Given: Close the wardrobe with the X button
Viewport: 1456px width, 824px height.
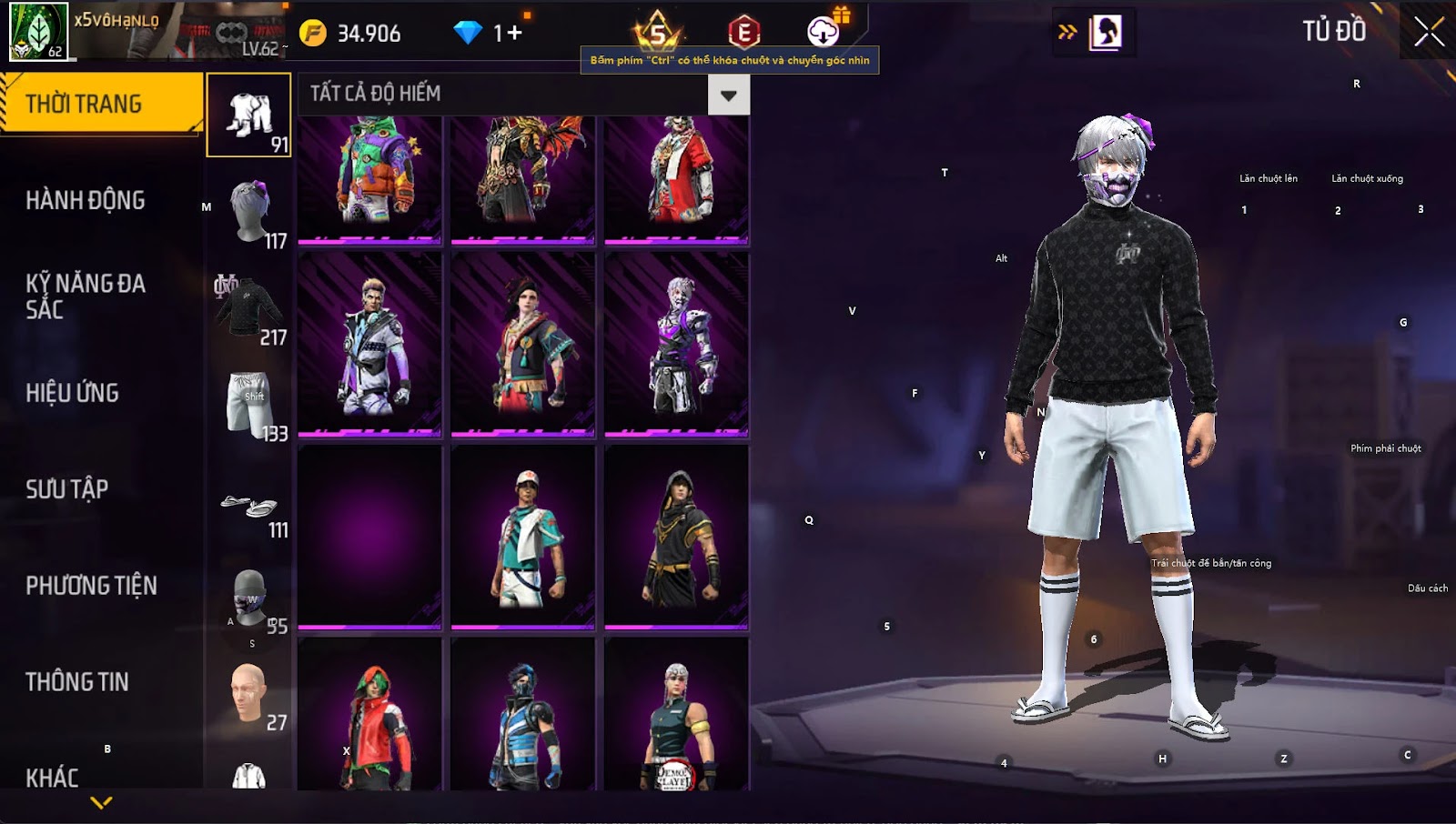Looking at the screenshot, I should (1428, 33).
